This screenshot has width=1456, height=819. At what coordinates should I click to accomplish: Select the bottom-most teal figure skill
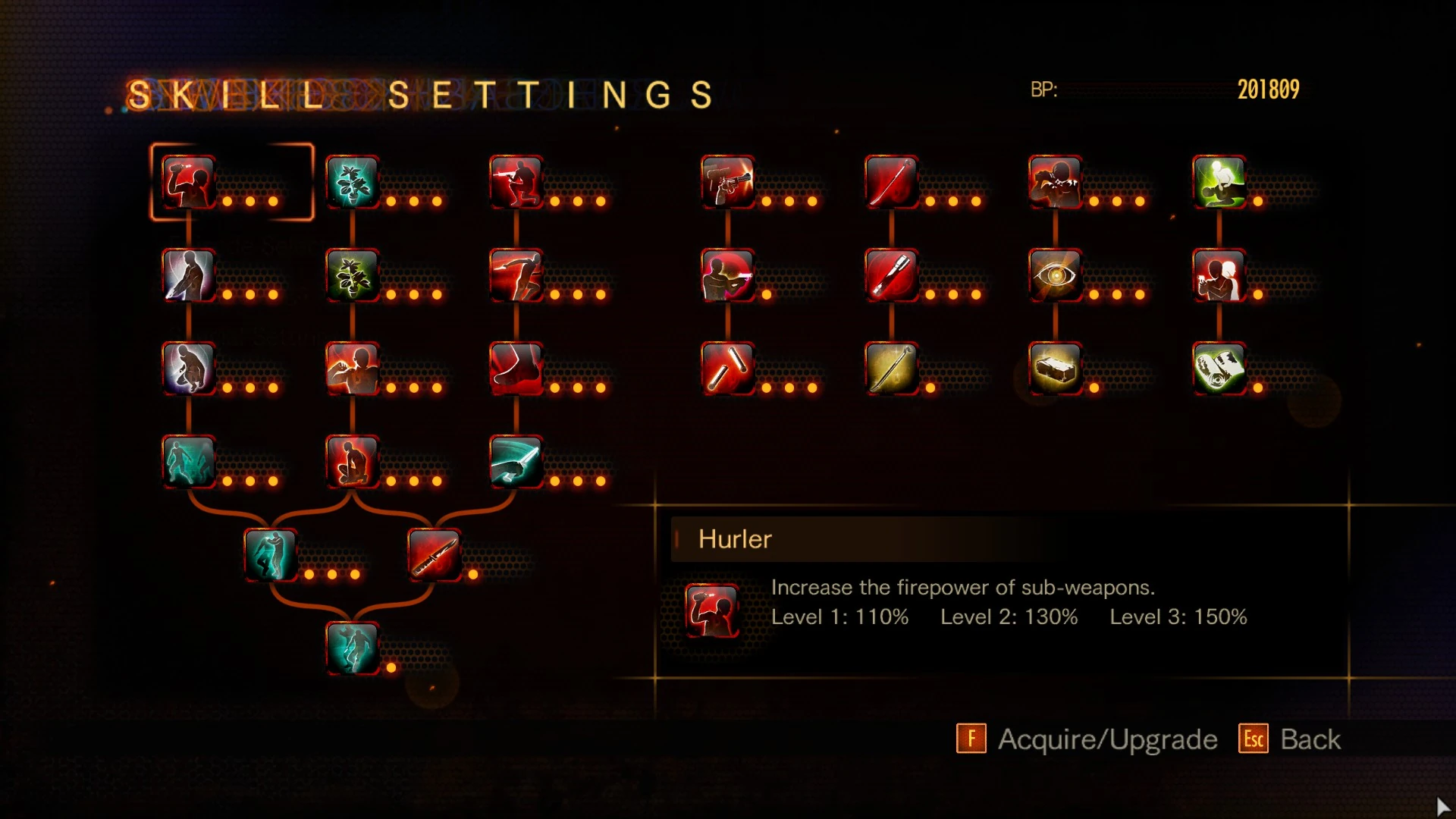352,648
